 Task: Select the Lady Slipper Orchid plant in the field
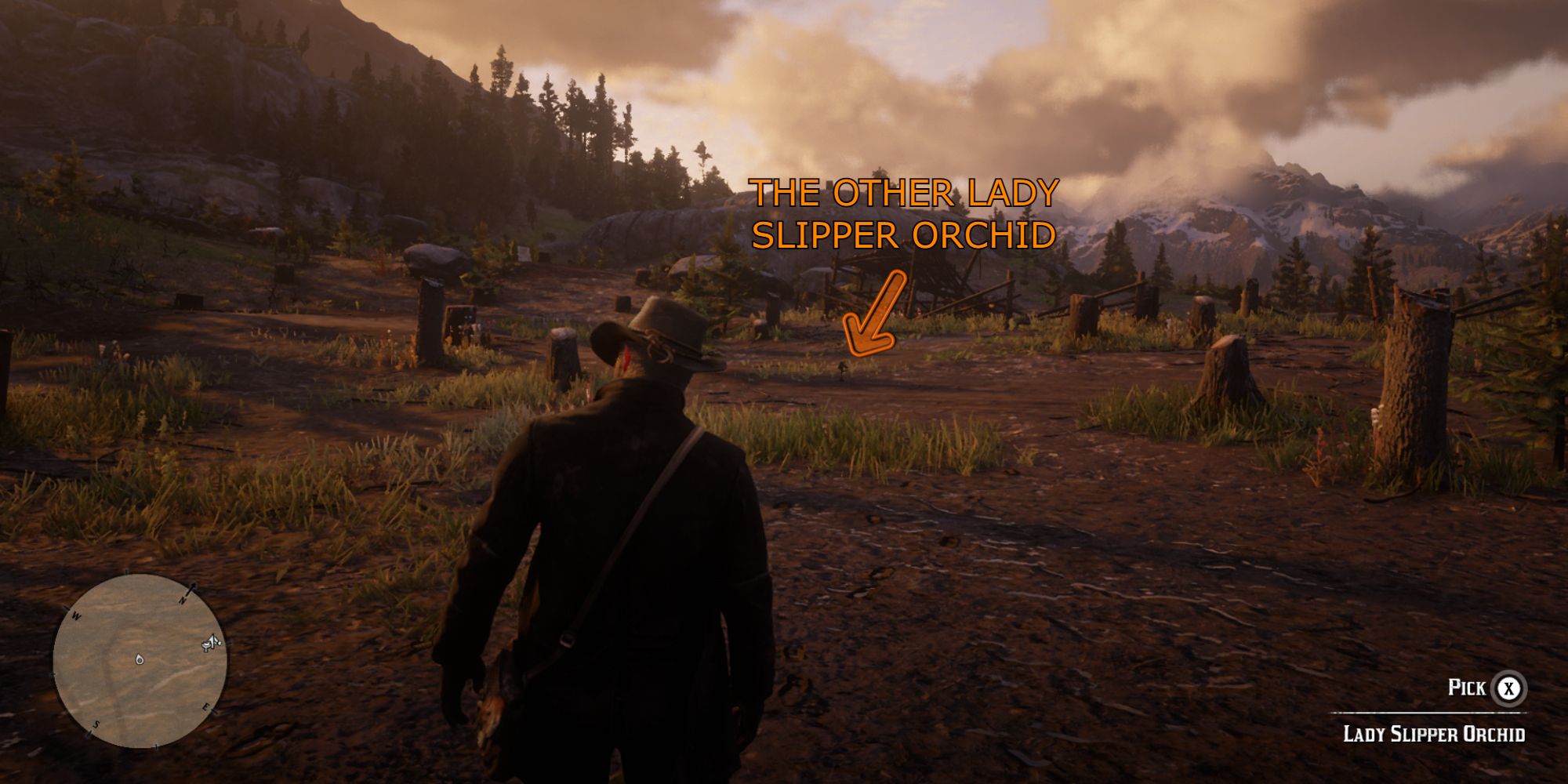[x=842, y=368]
